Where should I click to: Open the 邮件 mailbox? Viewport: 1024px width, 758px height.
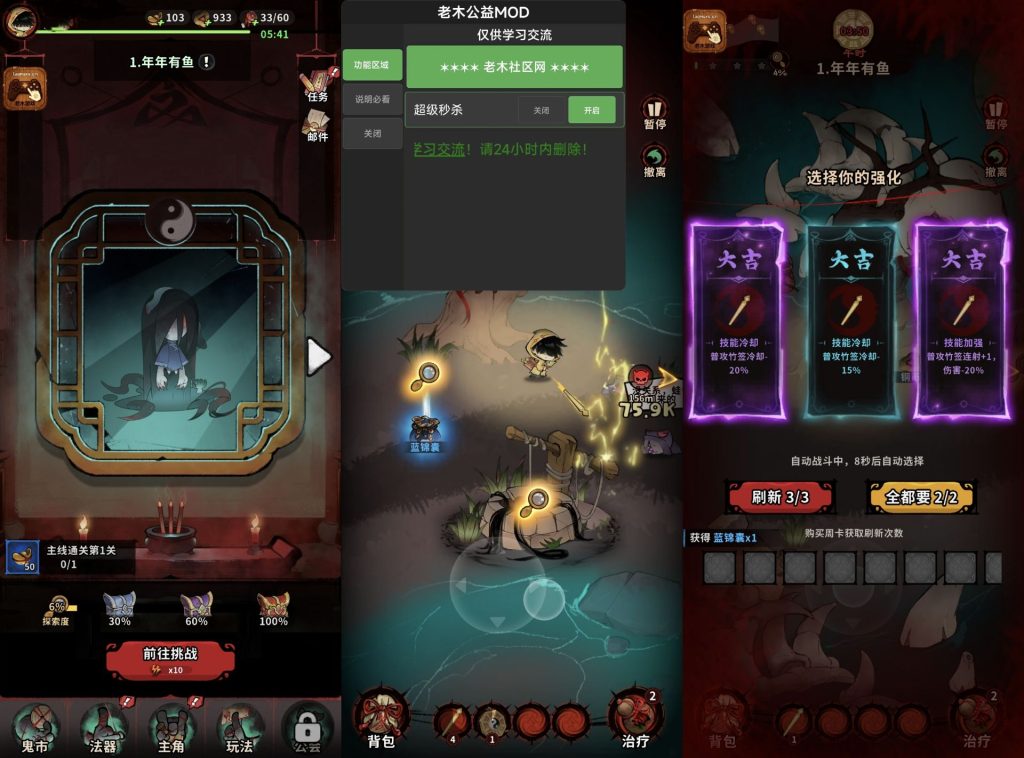318,126
